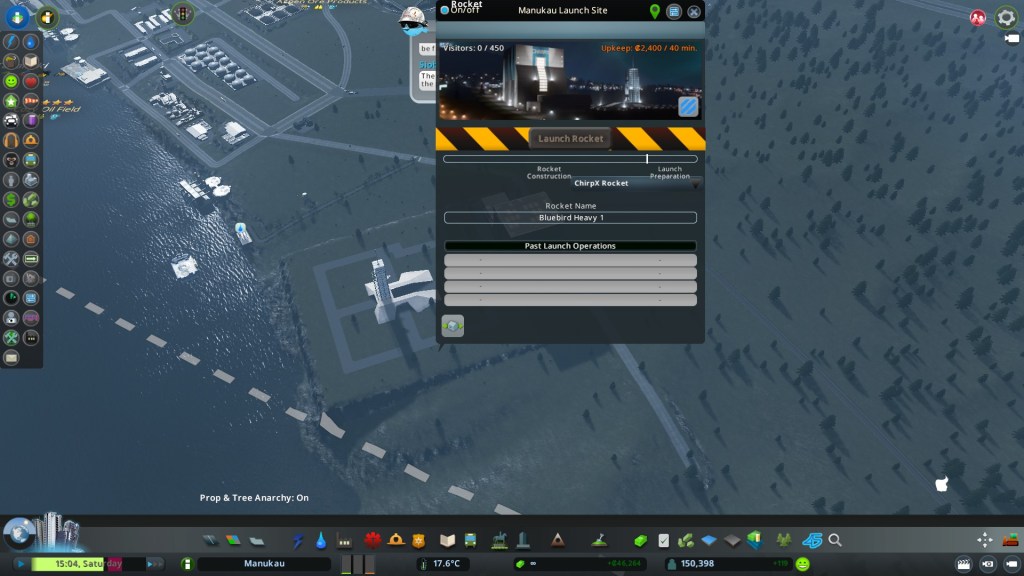1024x576 pixels.
Task: Click the policies icon in the panel footer
Action: pyautogui.click(x=453, y=326)
